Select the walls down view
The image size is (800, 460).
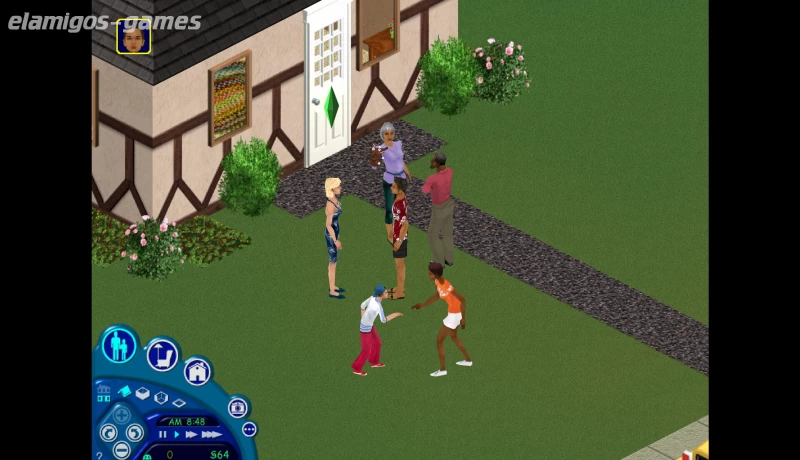click(178, 403)
